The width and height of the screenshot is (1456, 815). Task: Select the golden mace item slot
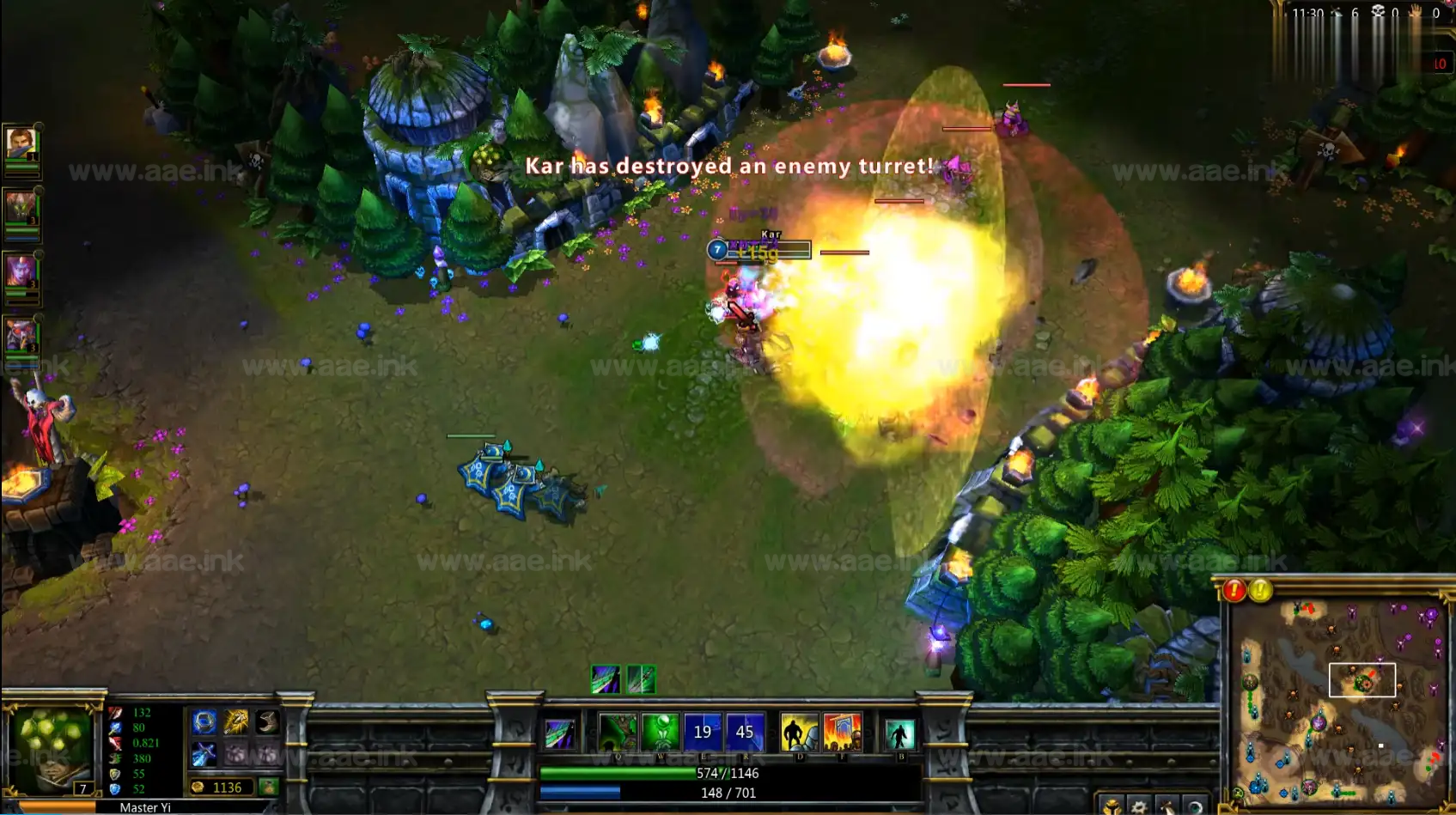(x=235, y=722)
